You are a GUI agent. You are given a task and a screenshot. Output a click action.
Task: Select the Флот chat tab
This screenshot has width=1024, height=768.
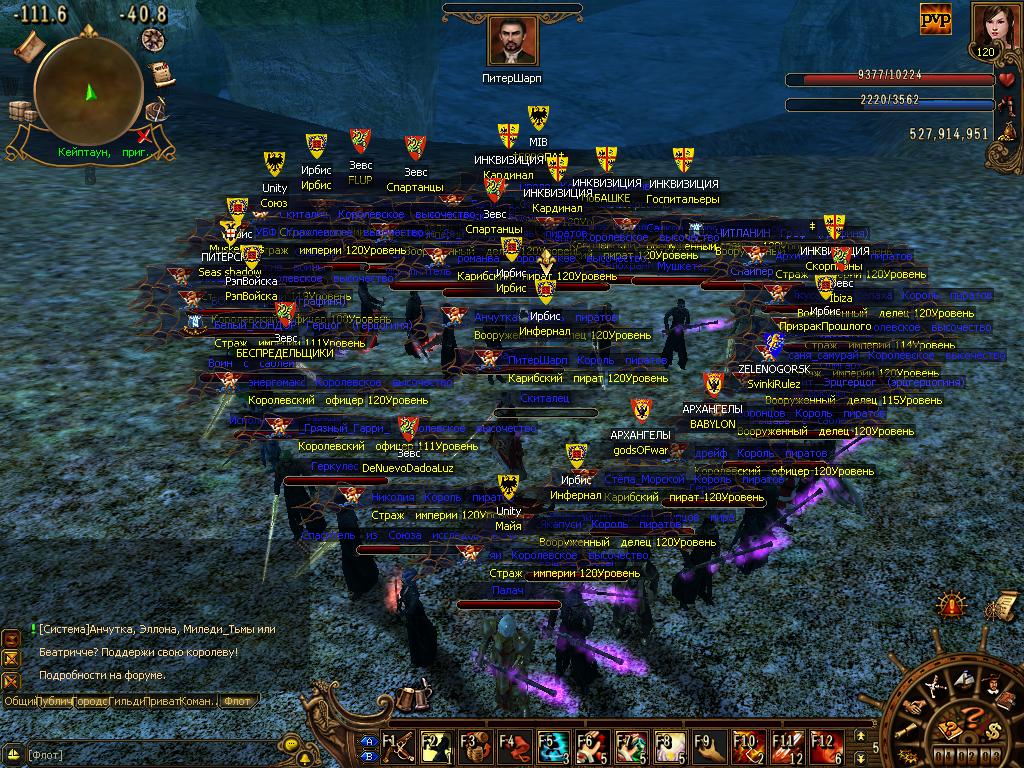[237, 701]
